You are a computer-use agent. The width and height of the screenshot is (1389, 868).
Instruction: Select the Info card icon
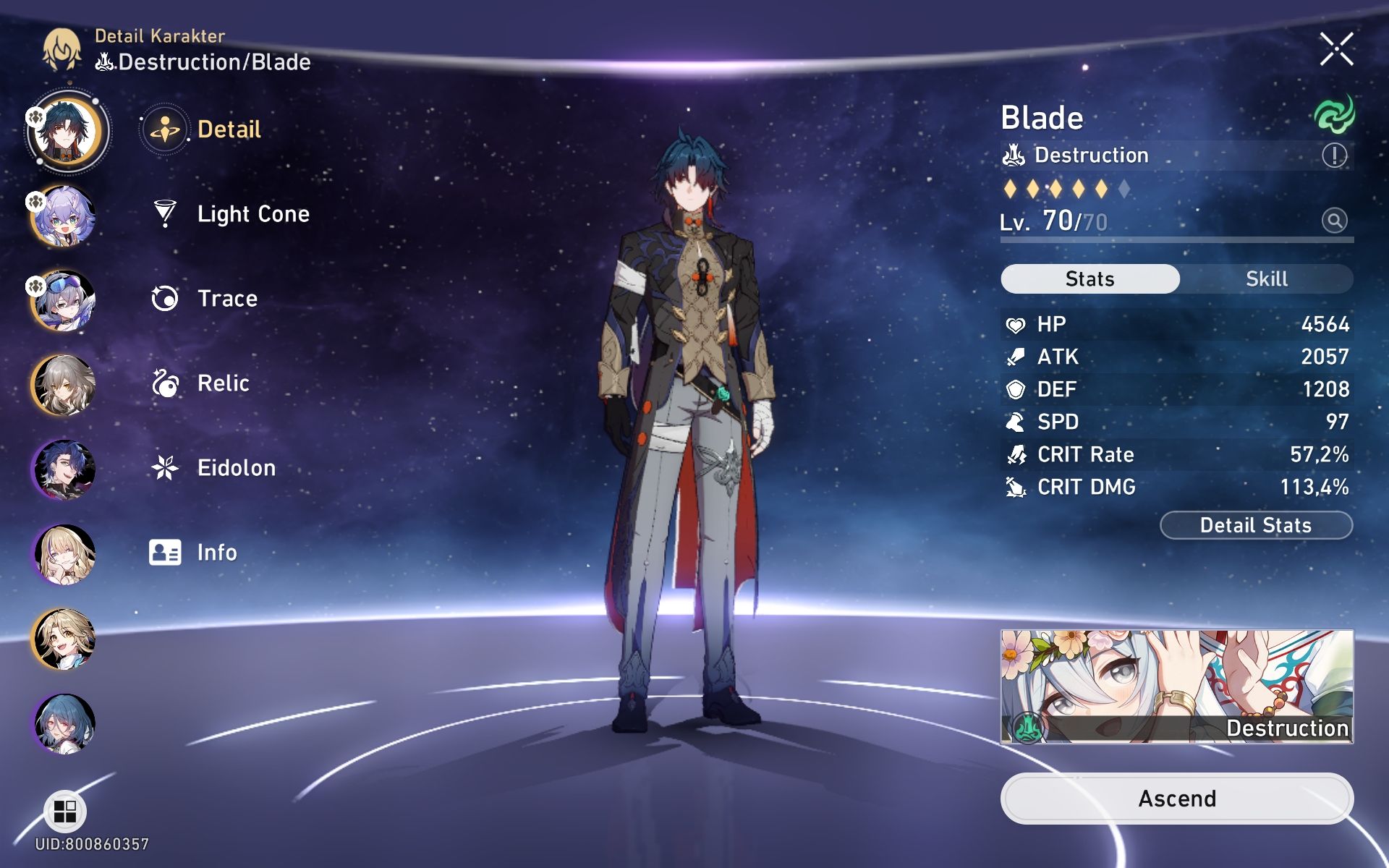point(165,552)
